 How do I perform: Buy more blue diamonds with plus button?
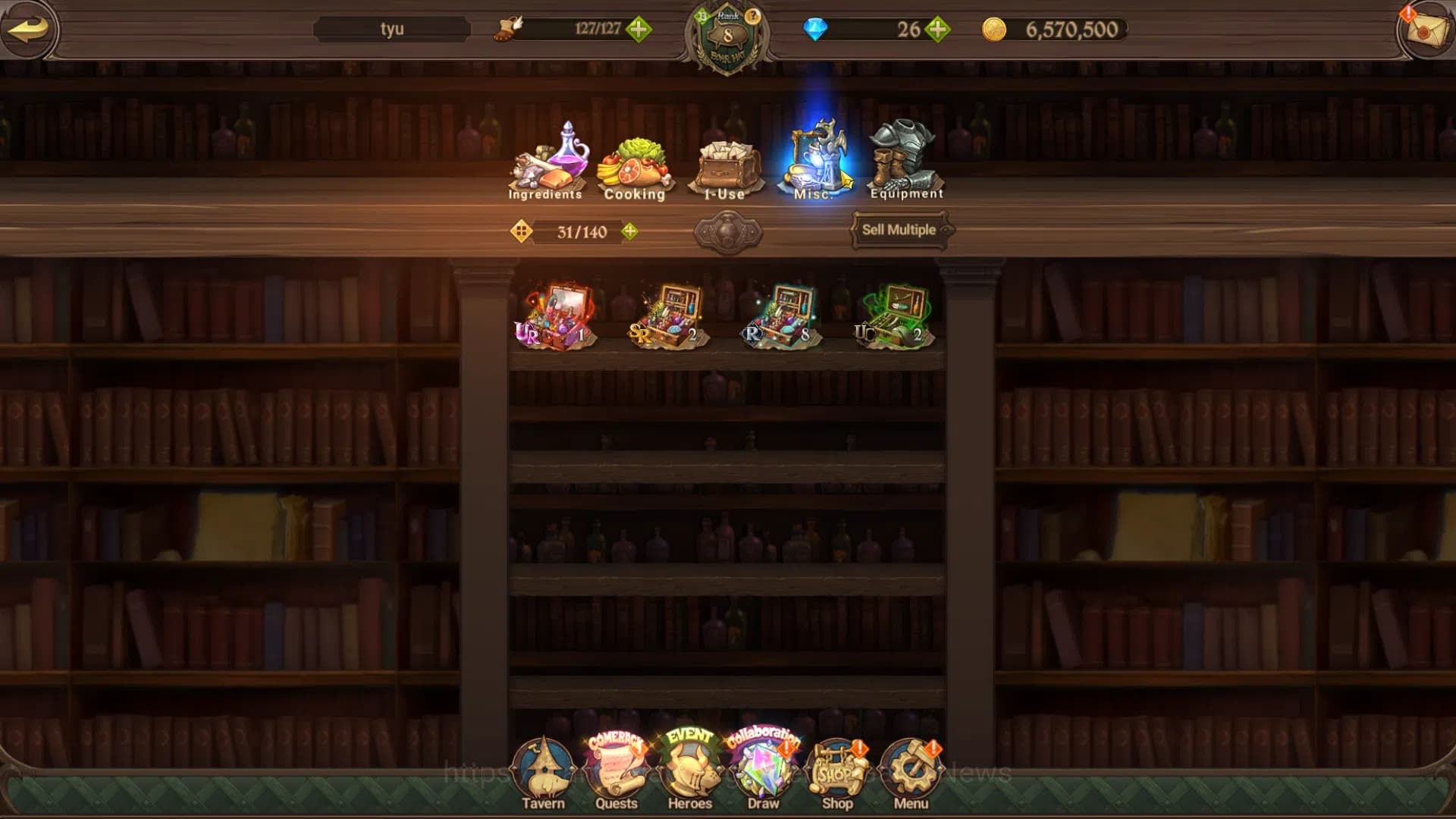(x=938, y=30)
